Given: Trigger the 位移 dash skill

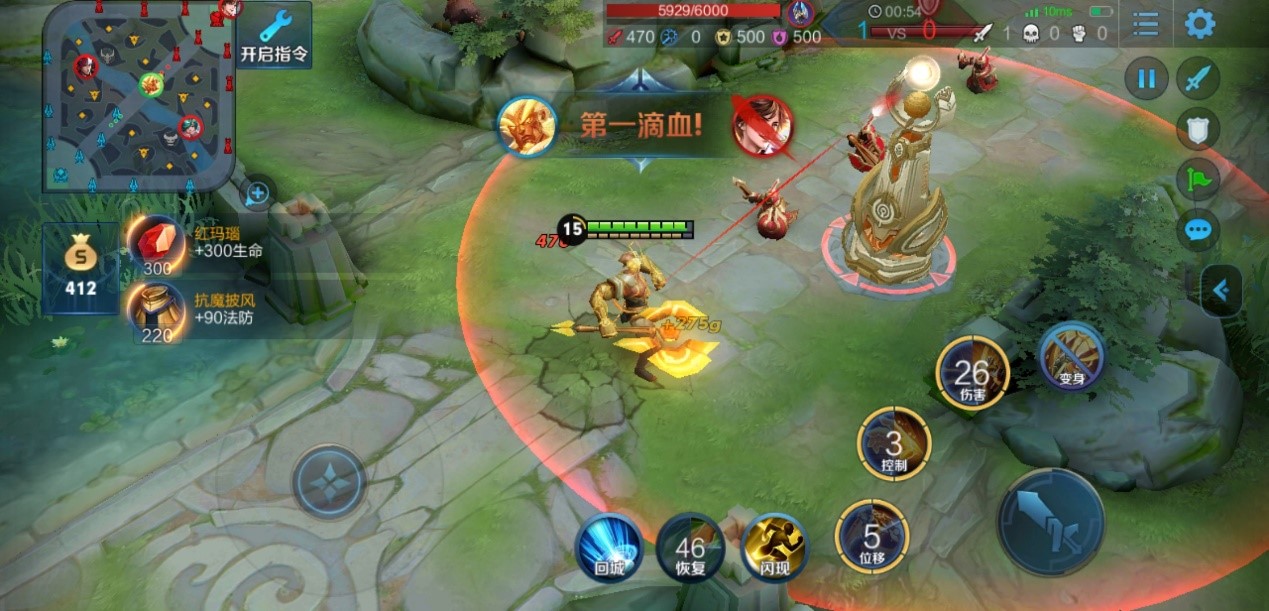Looking at the screenshot, I should coord(872,537).
